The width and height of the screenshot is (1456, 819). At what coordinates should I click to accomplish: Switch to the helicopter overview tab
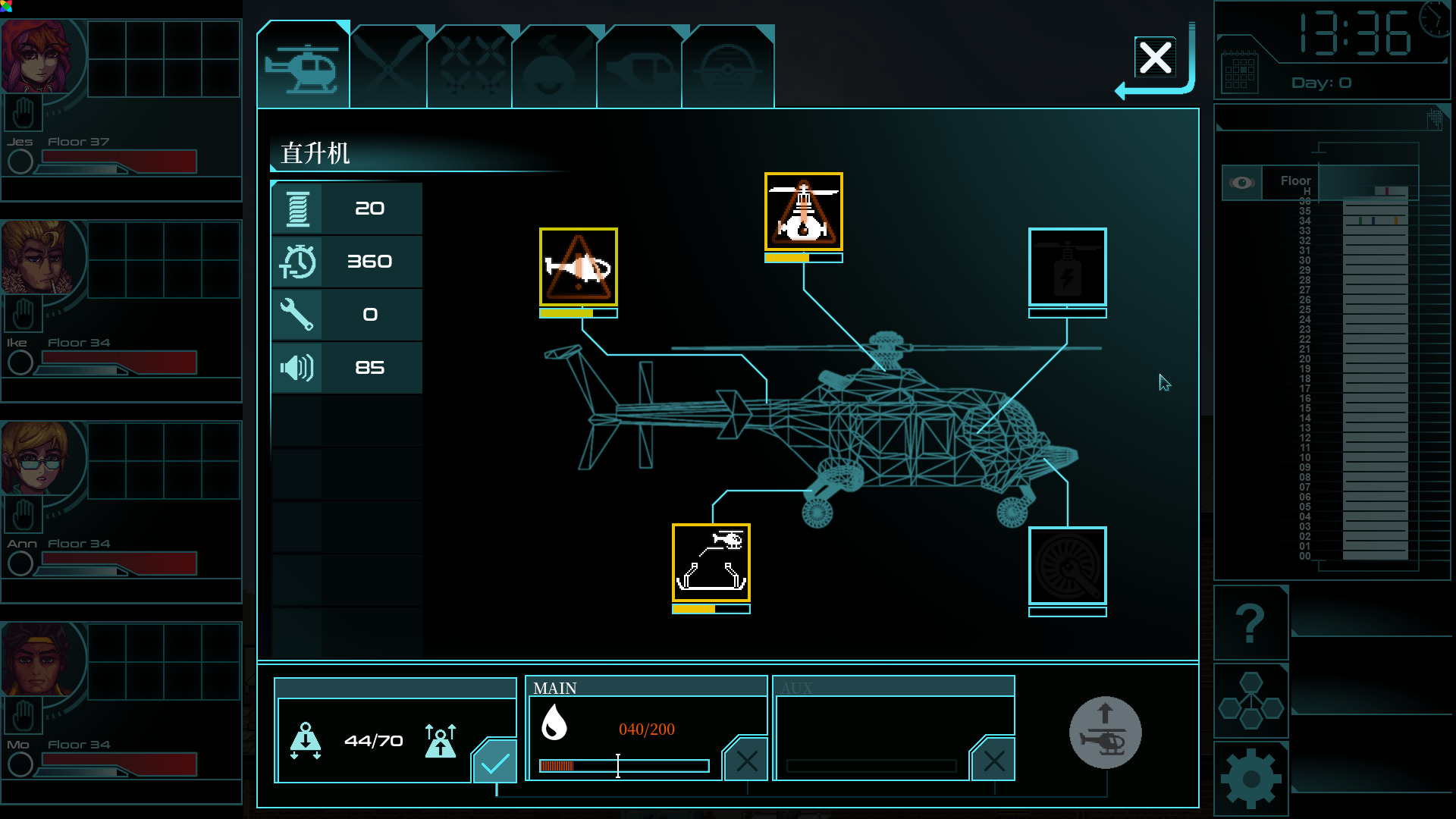pos(303,67)
